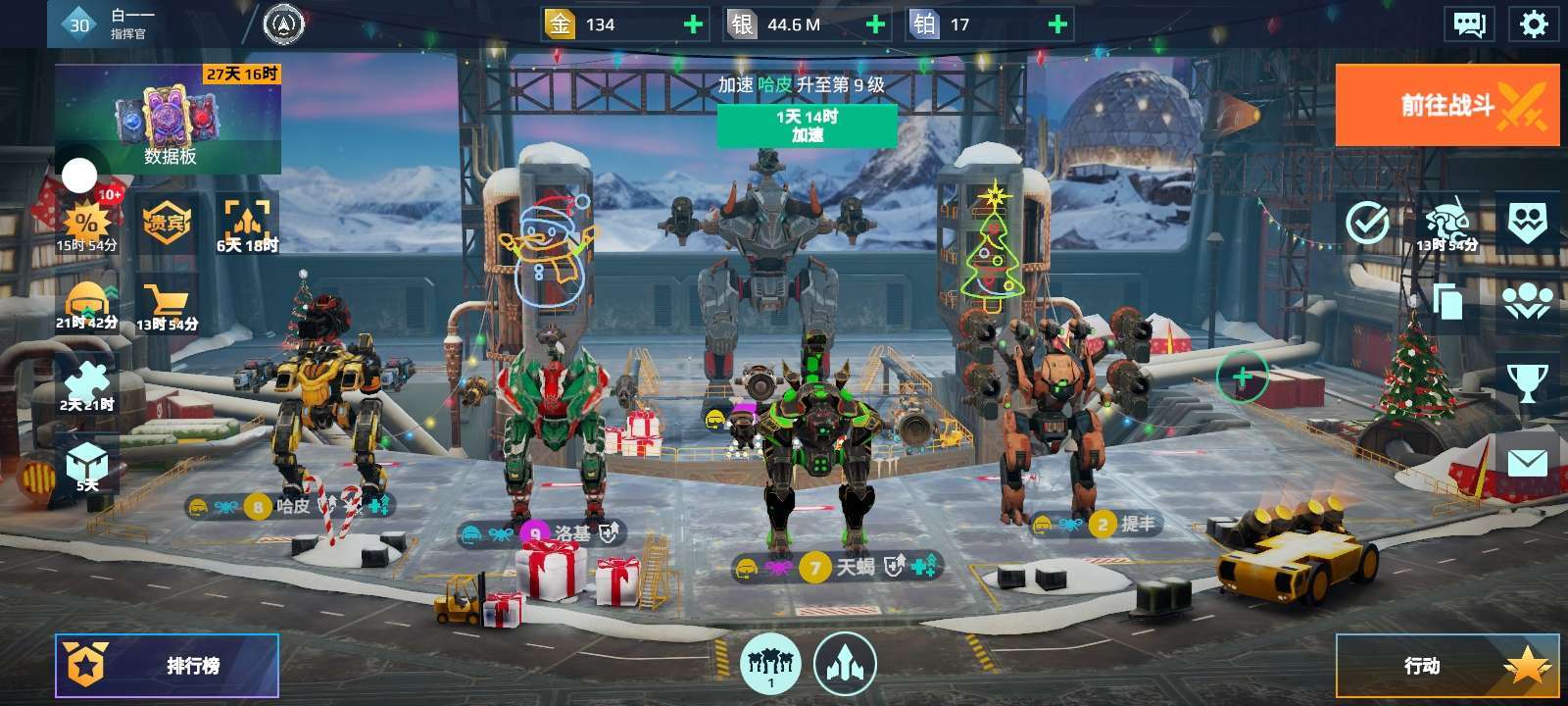The image size is (1568, 706).
Task: Add a robot to the empty plus slot
Action: click(1242, 376)
